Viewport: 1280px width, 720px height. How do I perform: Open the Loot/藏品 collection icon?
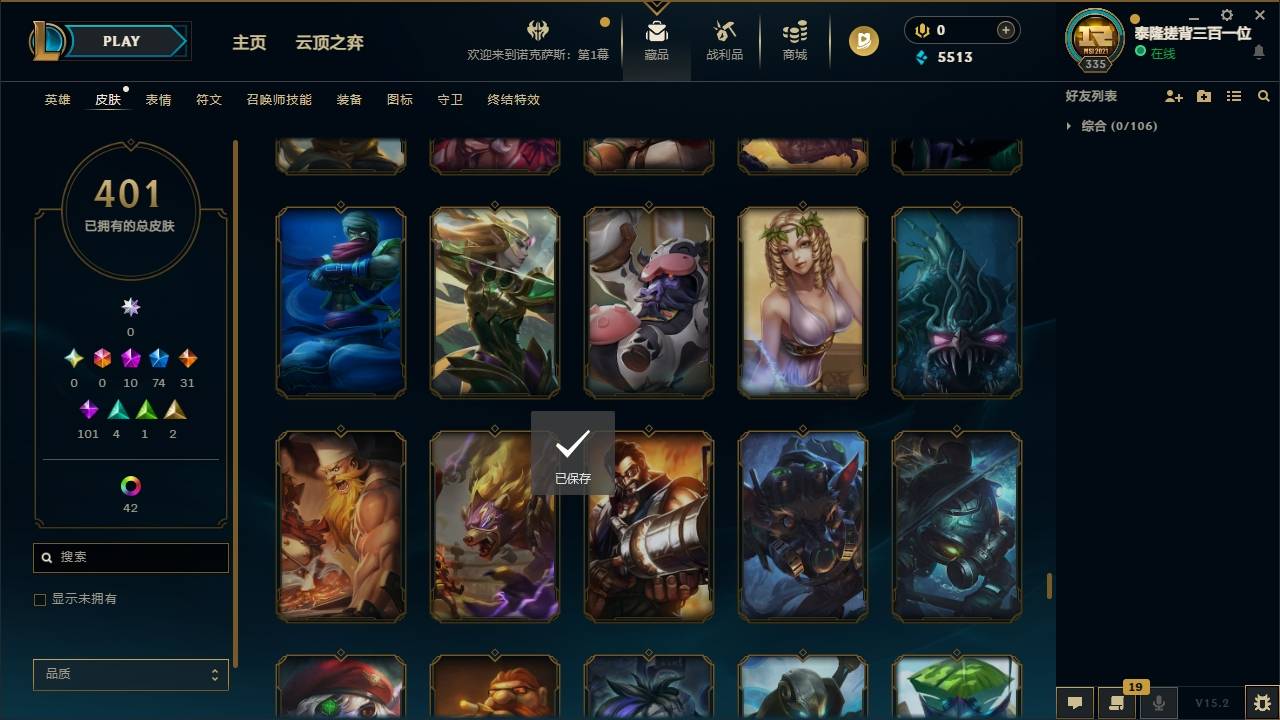pyautogui.click(x=656, y=35)
